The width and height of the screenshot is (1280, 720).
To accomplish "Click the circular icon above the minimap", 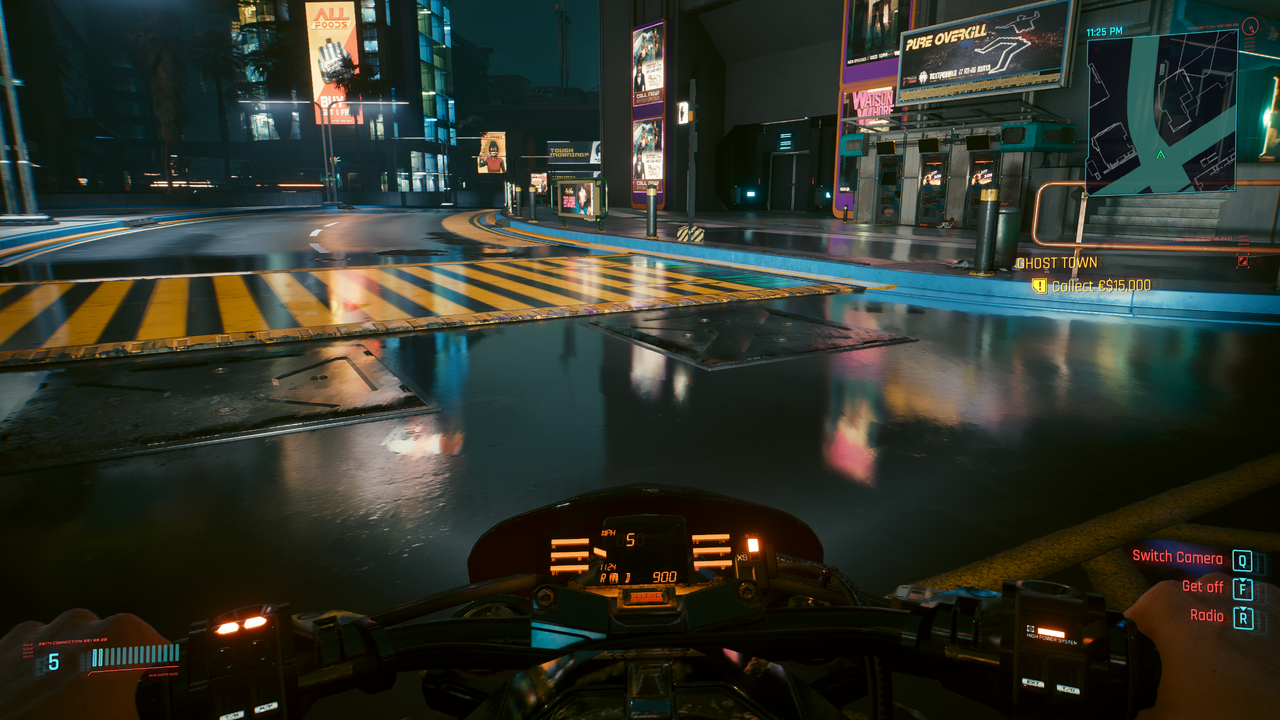I will coord(1250,25).
